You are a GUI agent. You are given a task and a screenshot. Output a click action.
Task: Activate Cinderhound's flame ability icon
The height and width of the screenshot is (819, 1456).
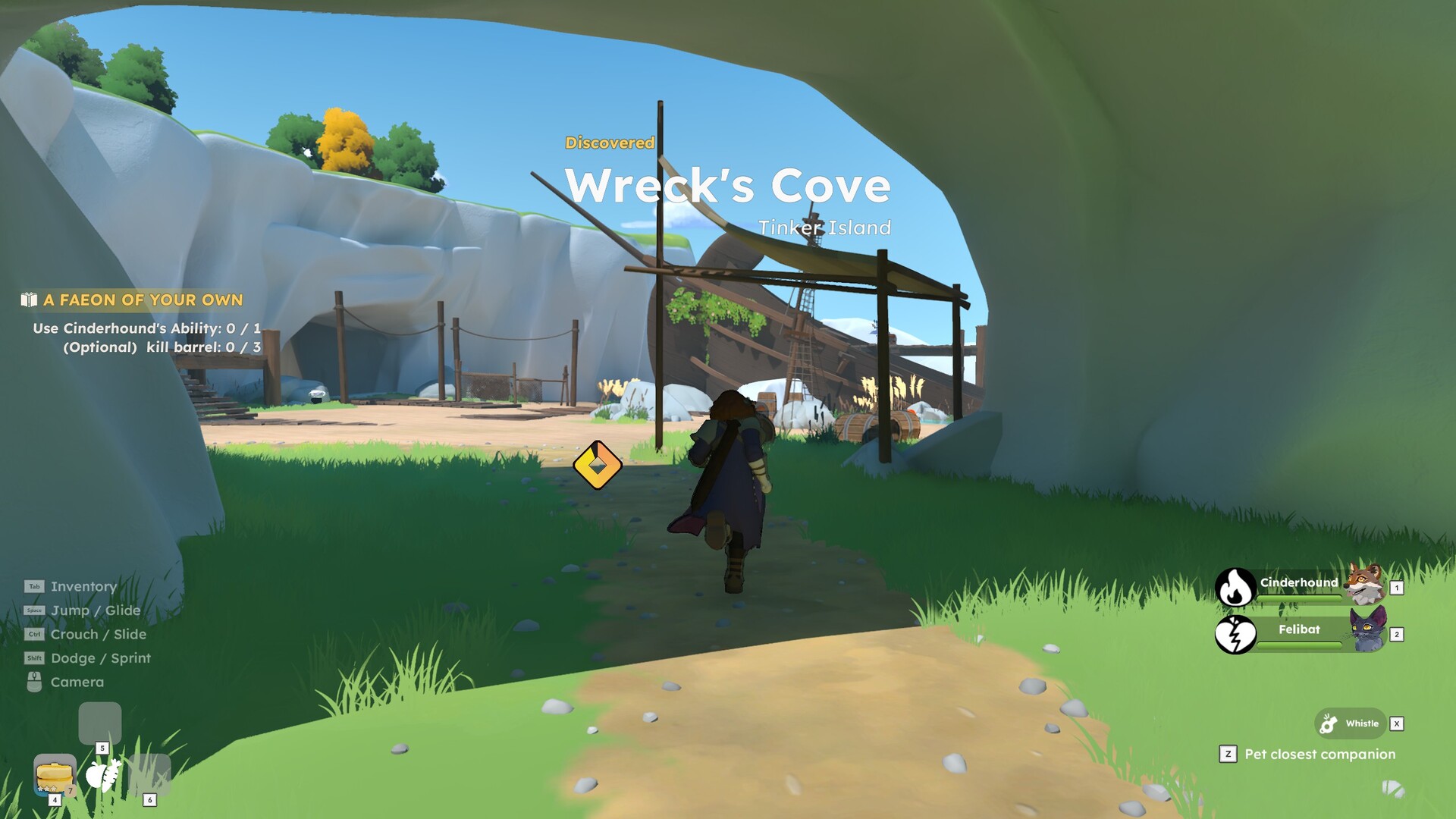coord(1235,587)
